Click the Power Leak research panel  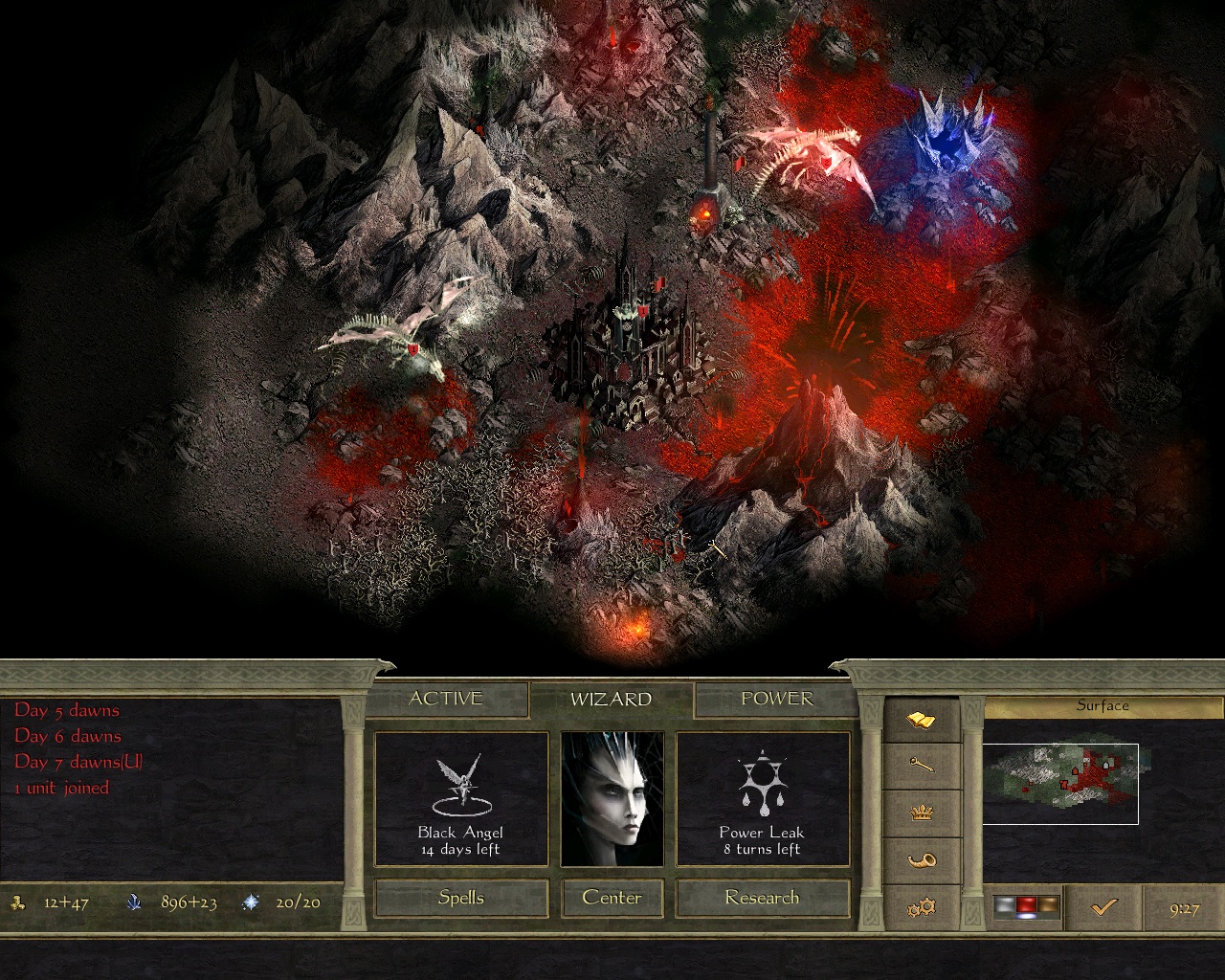click(x=763, y=799)
